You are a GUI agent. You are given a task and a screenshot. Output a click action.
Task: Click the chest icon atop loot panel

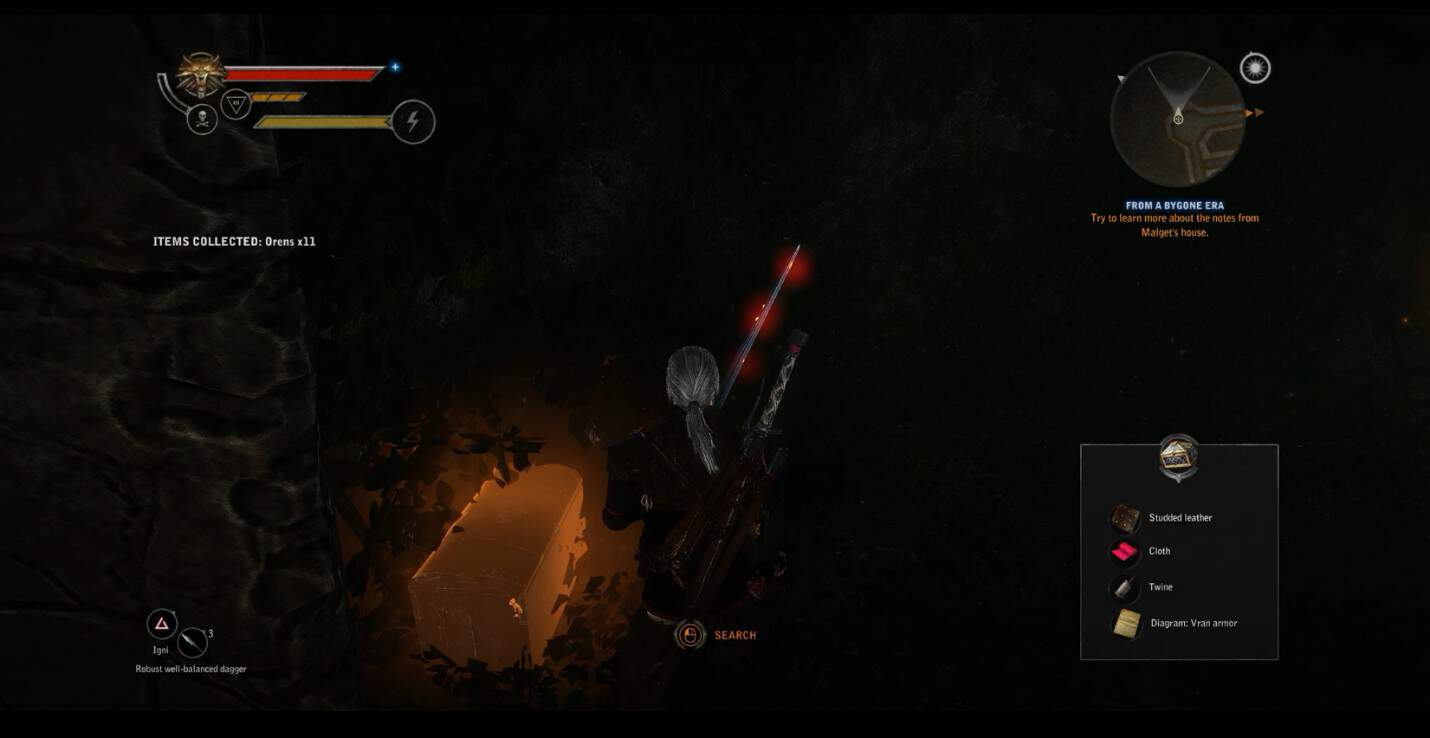coord(1179,457)
